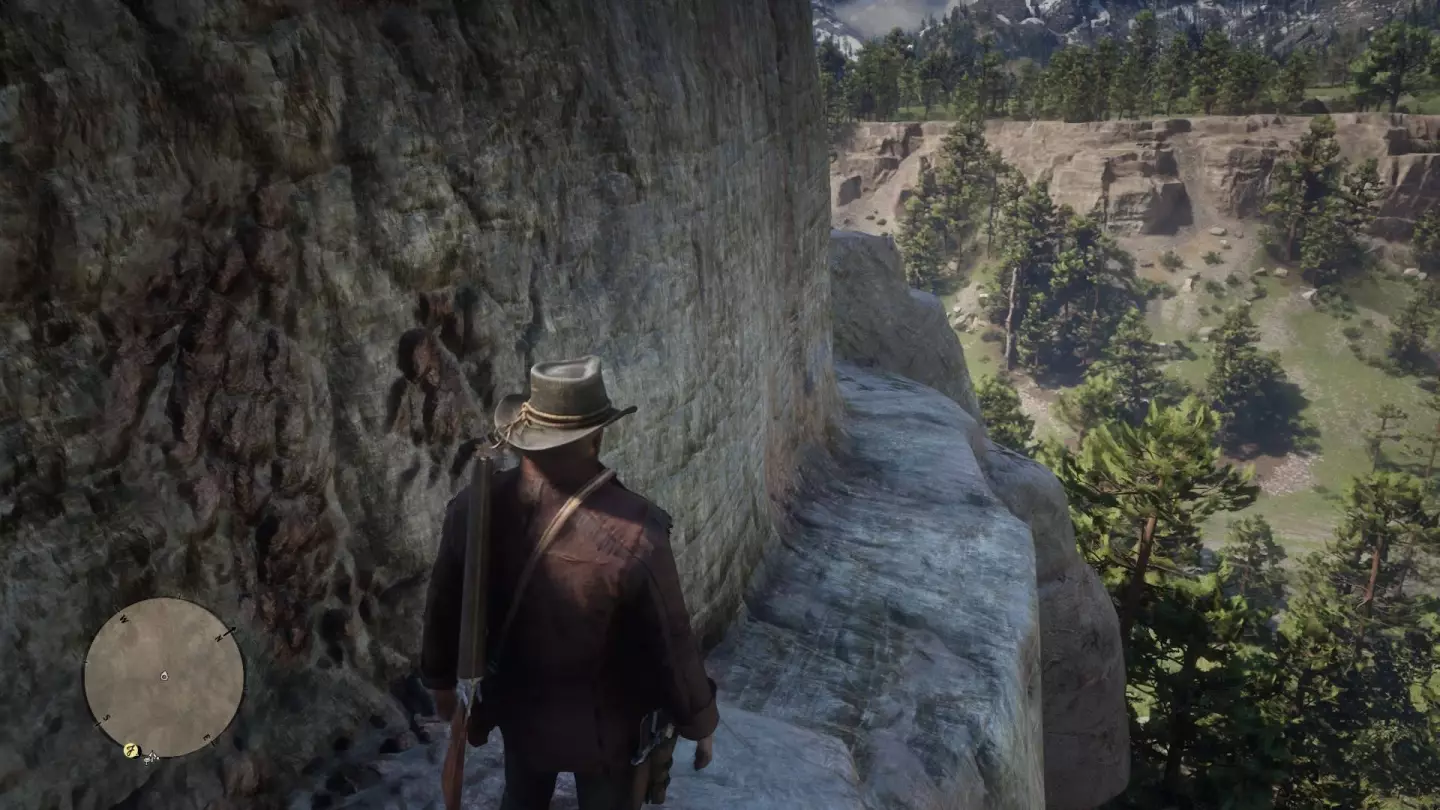The height and width of the screenshot is (810, 1440).
Task: Click the "W" west letter on the compass
Action: (x=123, y=620)
